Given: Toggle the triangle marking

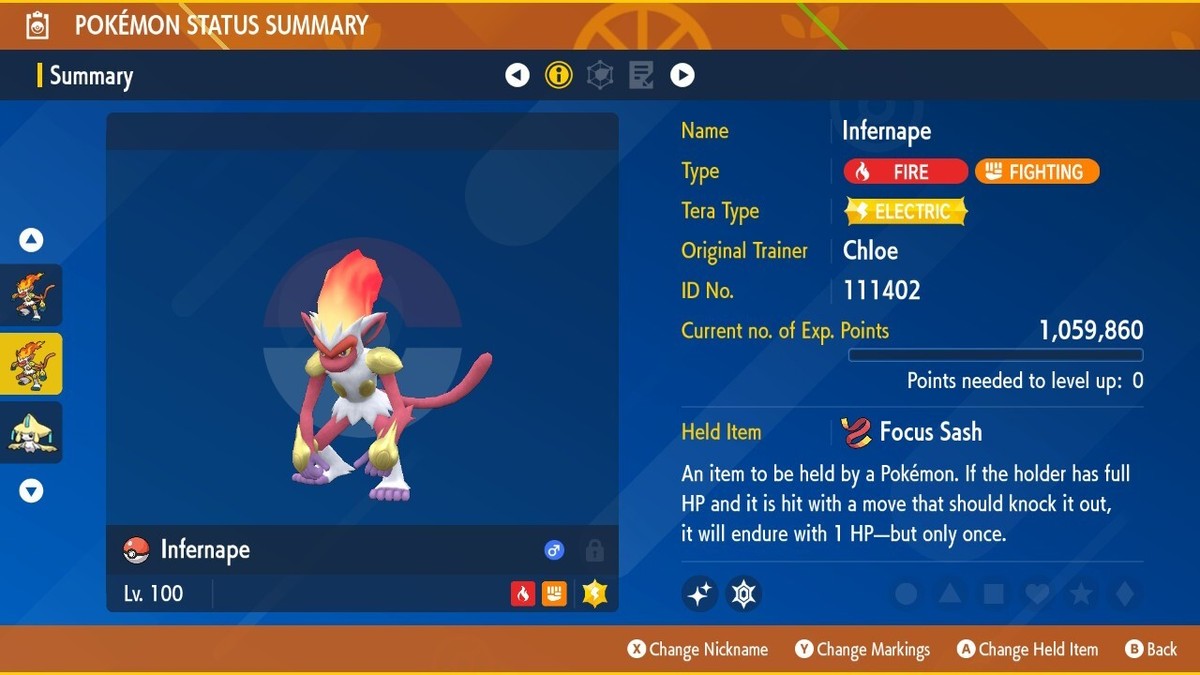Looking at the screenshot, I should tap(950, 594).
